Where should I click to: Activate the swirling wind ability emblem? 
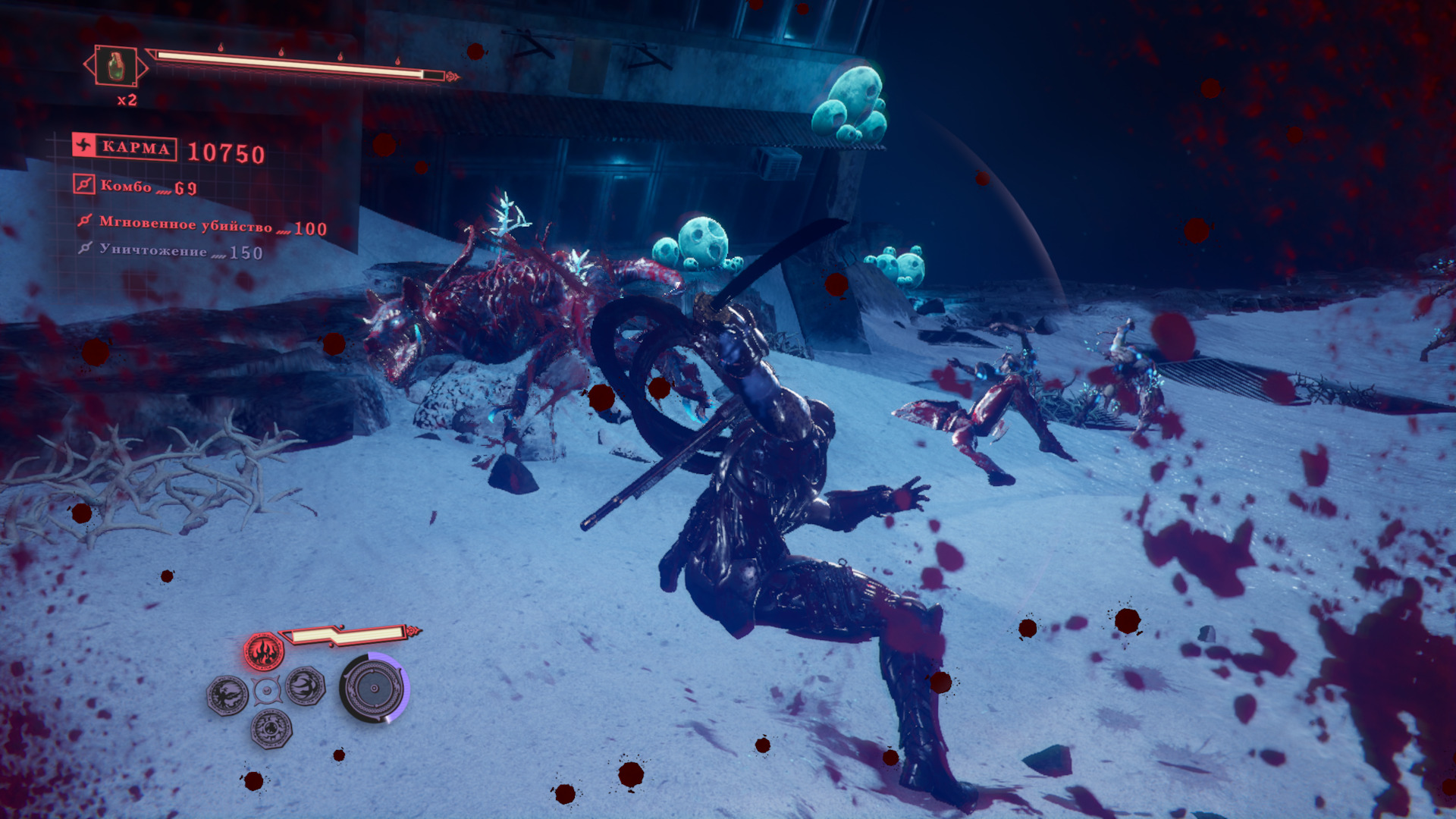pos(306,686)
